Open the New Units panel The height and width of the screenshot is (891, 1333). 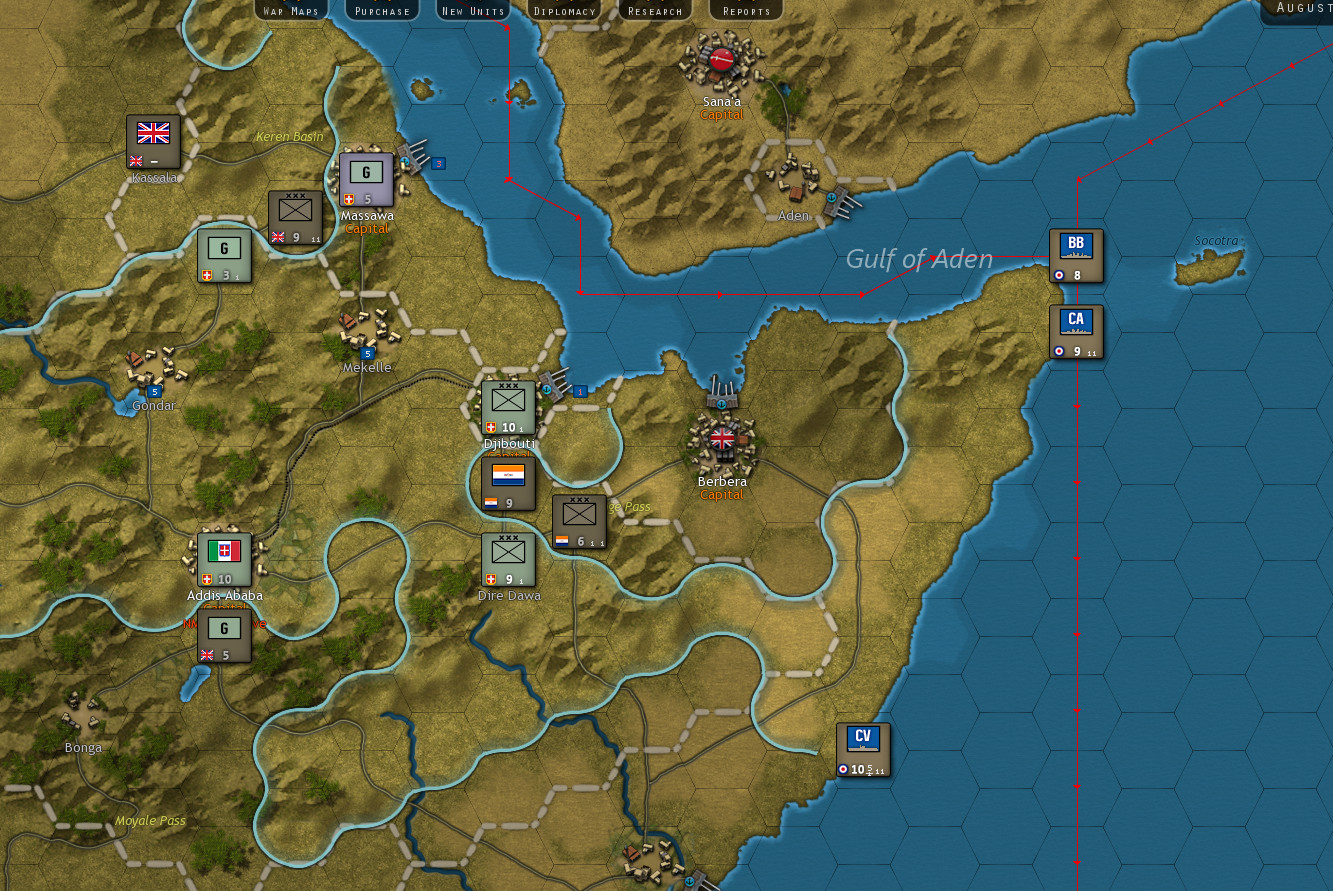[x=472, y=10]
